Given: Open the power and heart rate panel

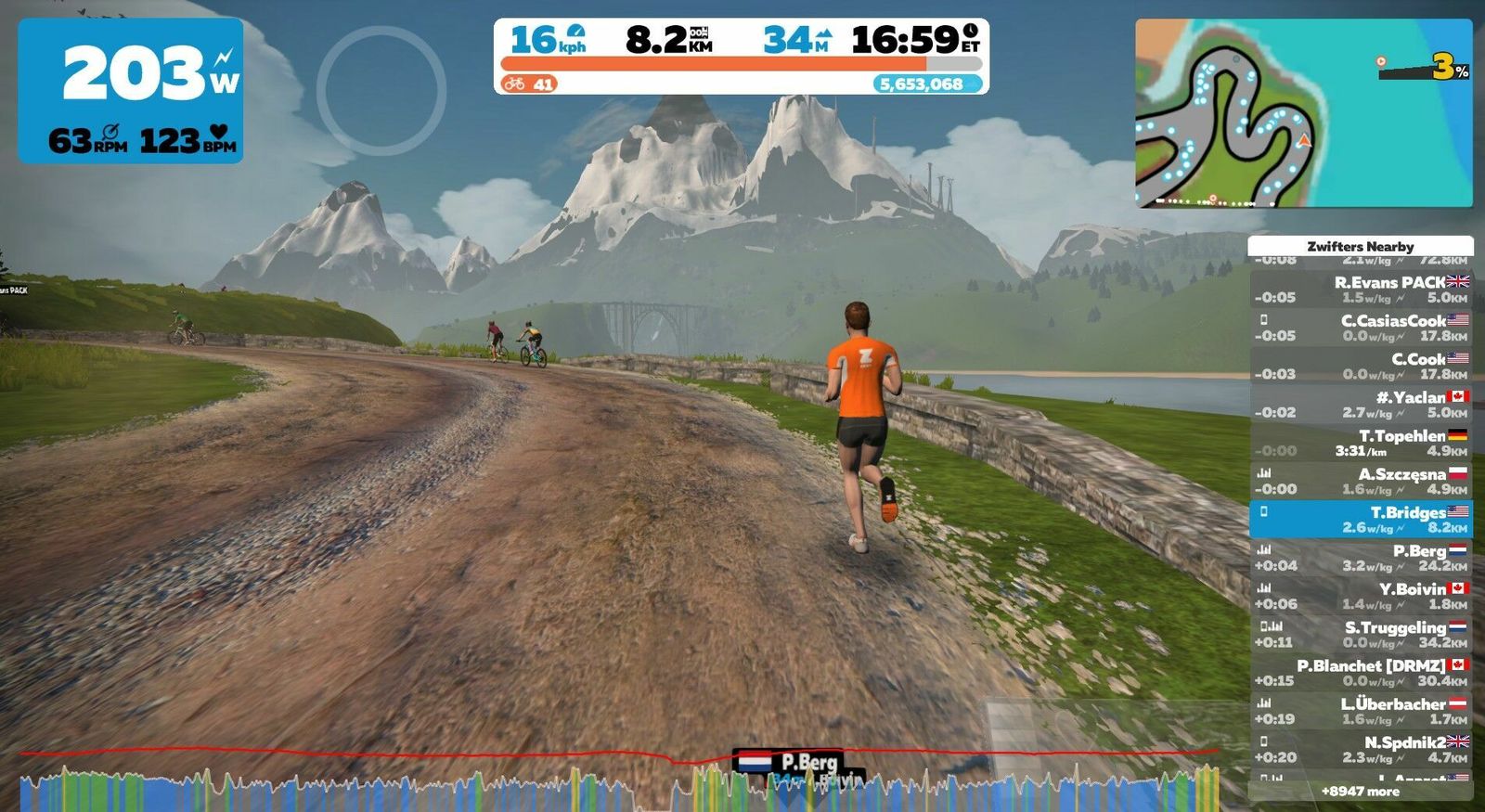Looking at the screenshot, I should [x=131, y=91].
